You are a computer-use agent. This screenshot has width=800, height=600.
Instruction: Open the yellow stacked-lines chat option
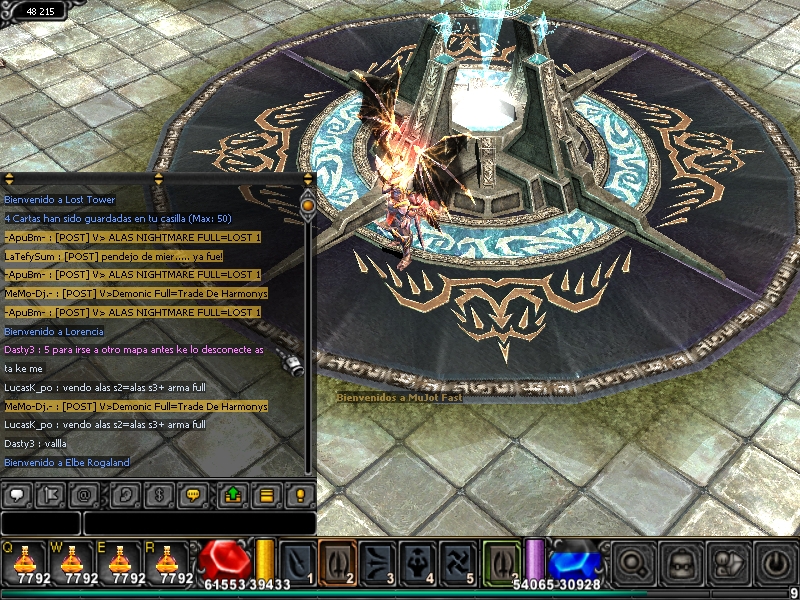266,494
